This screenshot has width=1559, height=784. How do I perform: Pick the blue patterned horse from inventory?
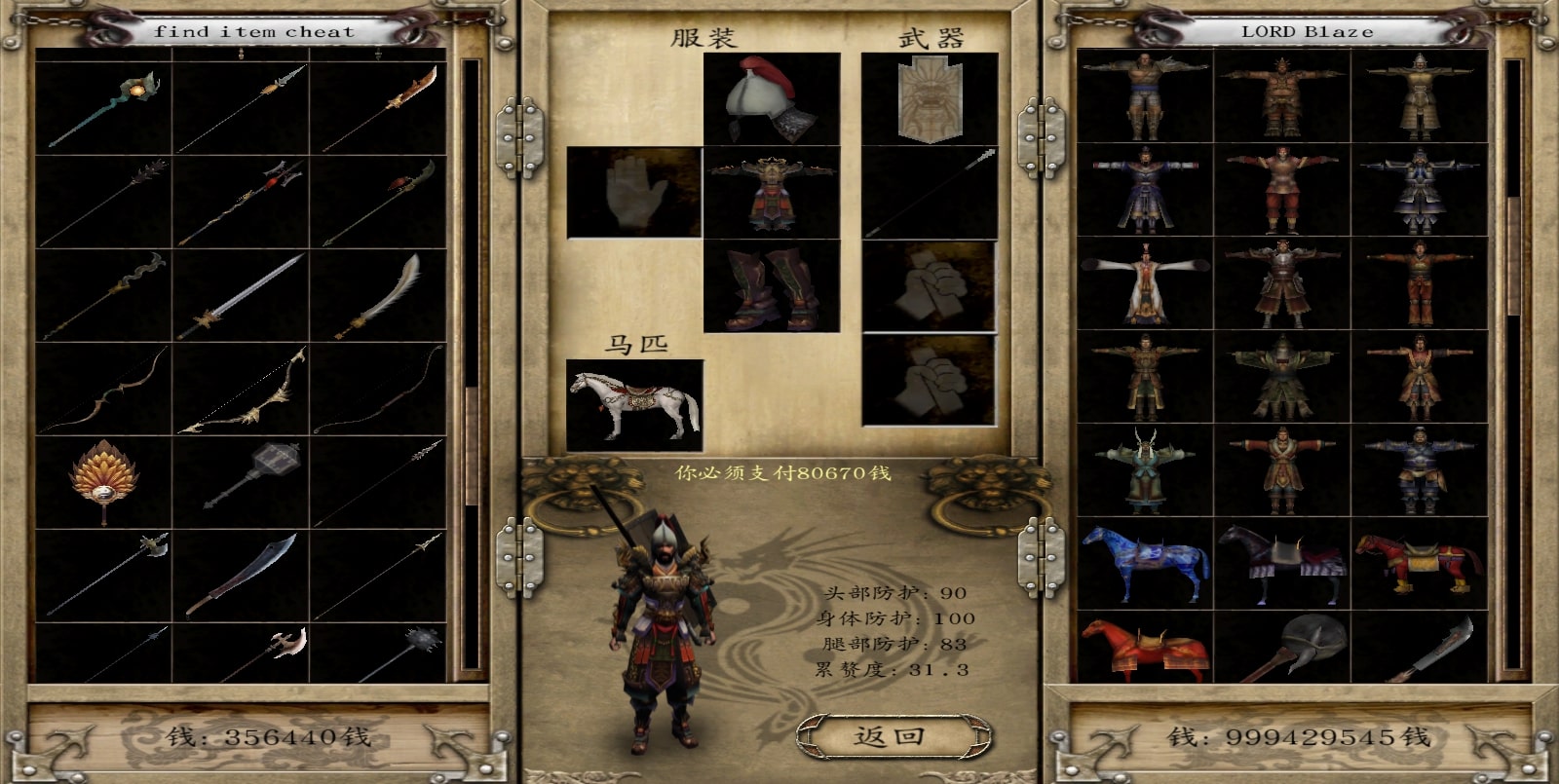pos(1145,564)
